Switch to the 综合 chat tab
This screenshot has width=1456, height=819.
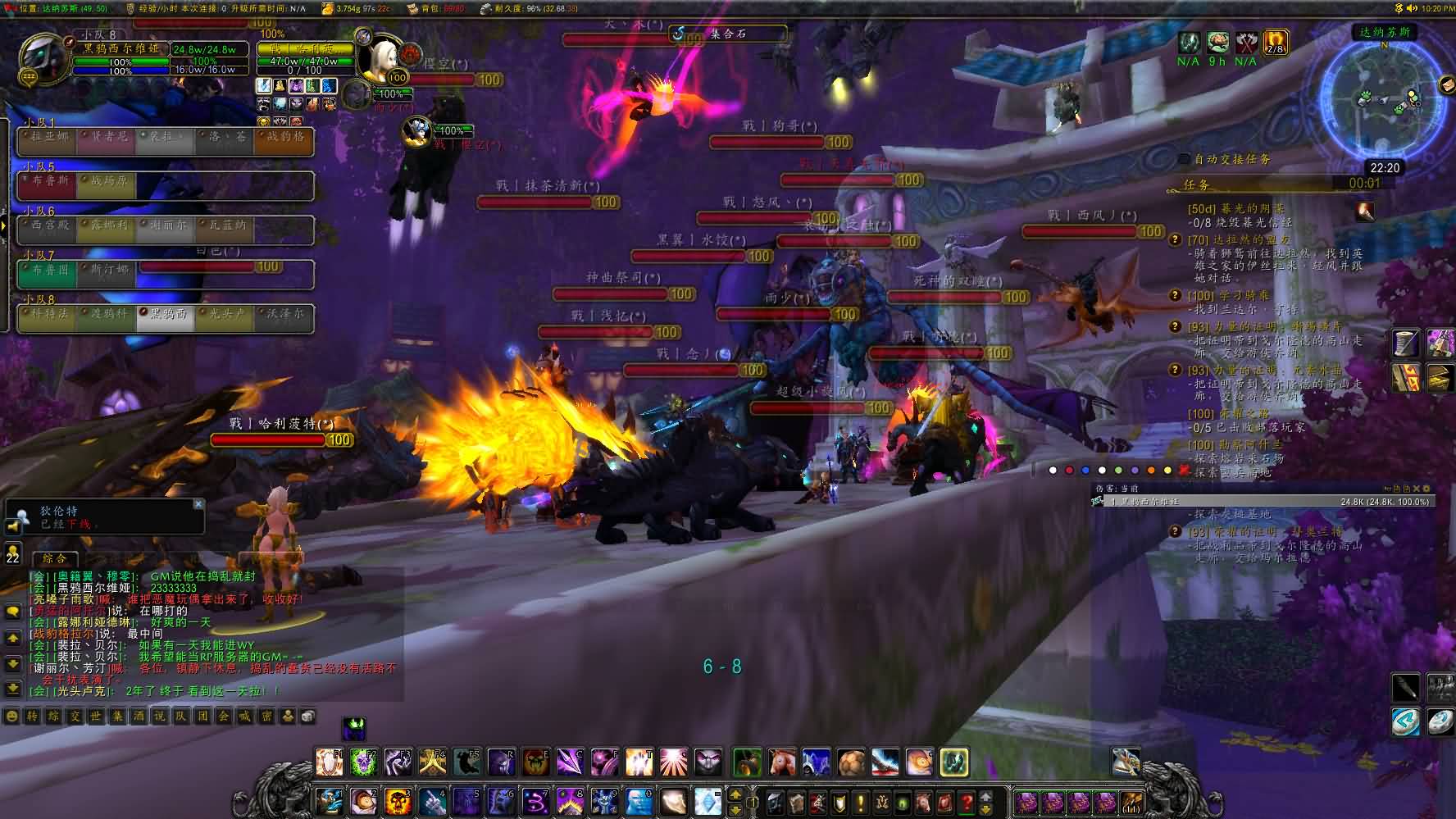pos(55,558)
